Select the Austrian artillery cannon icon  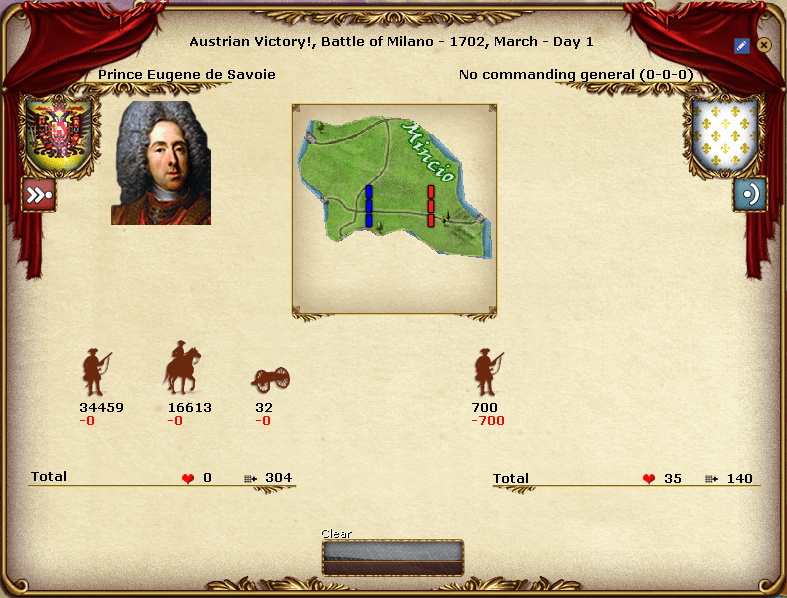pyautogui.click(x=270, y=378)
